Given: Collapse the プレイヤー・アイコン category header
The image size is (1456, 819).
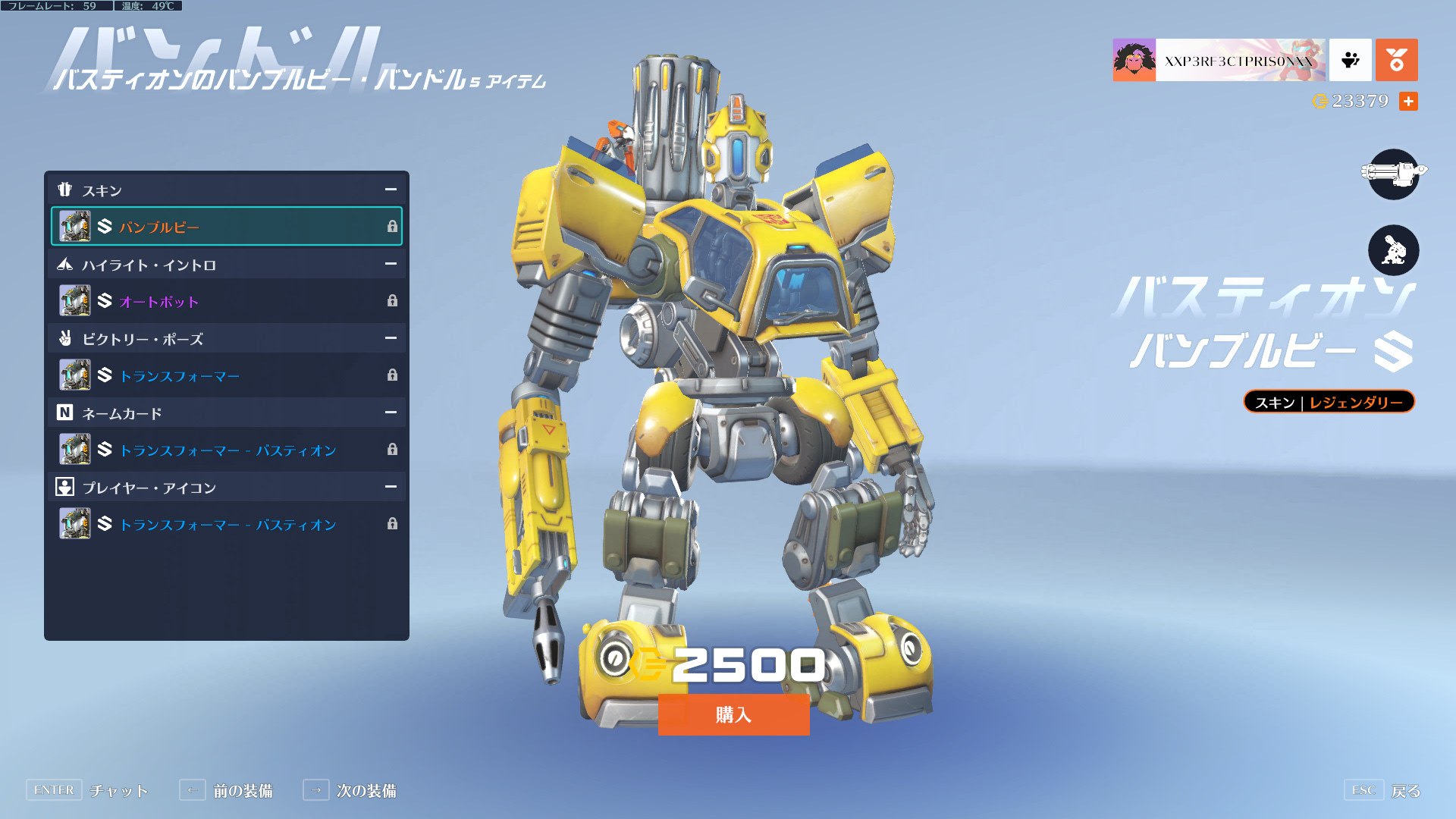Looking at the screenshot, I should 391,487.
